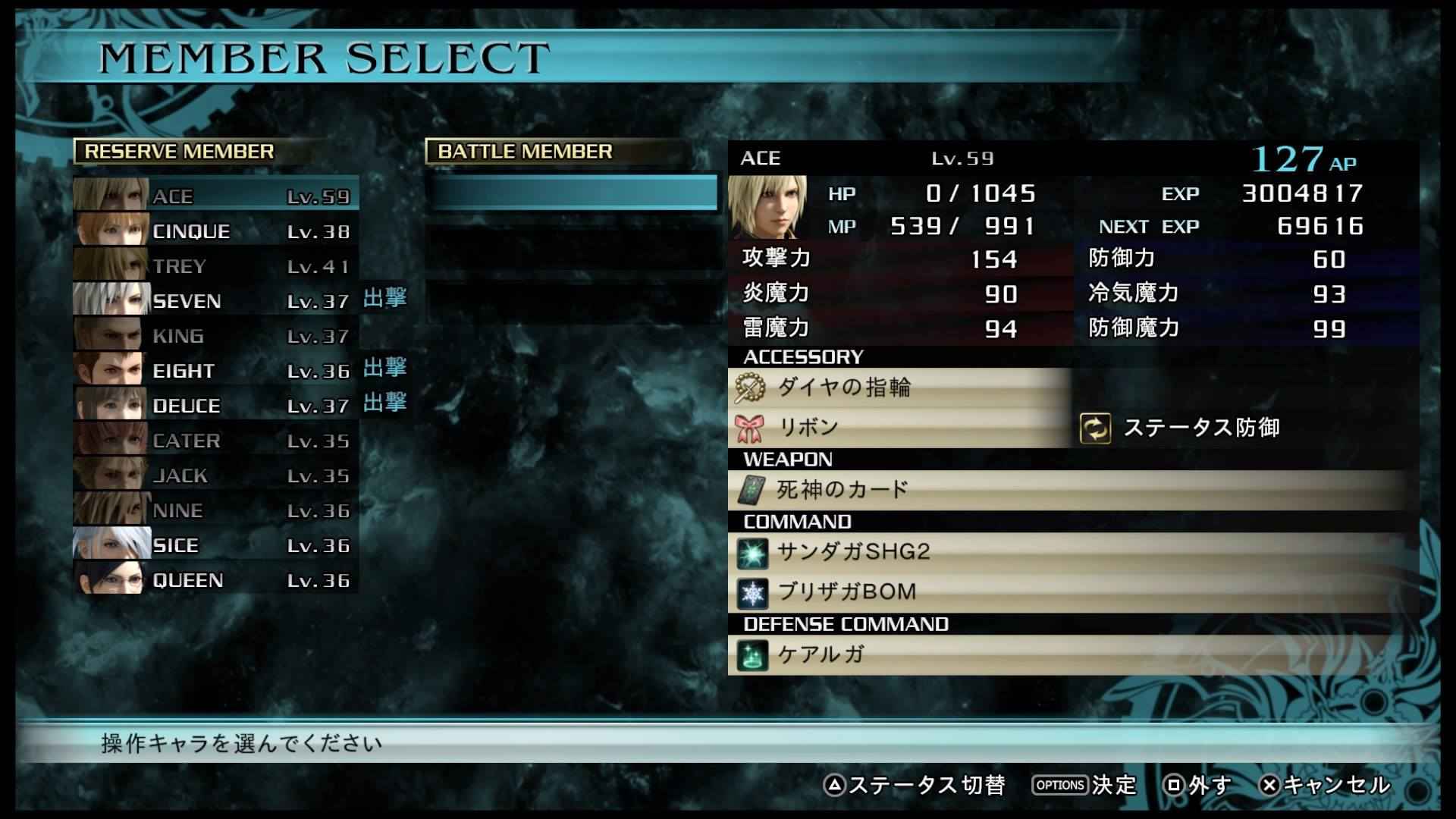Viewport: 1456px width, 819px height.
Task: Select QUEEN's roster row
Action: [x=216, y=580]
